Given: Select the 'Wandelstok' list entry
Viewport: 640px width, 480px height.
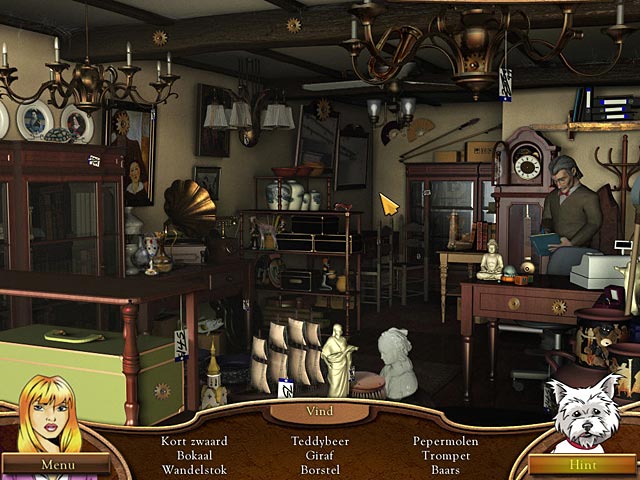Looking at the screenshot, I should 195,469.
